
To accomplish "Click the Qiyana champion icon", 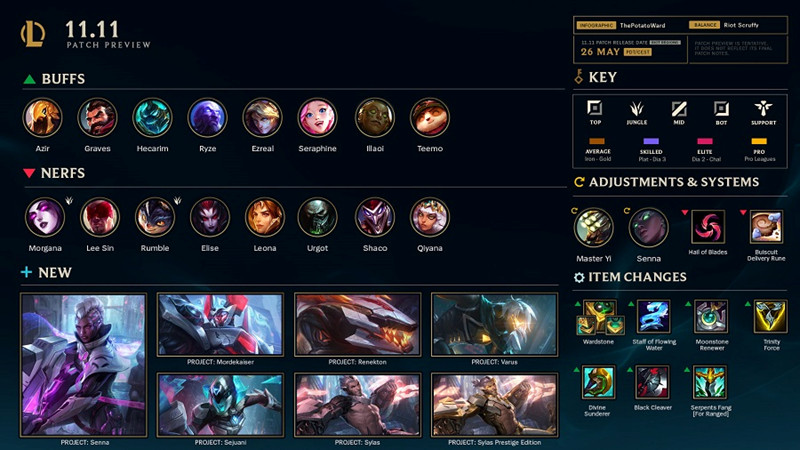I will (x=429, y=217).
